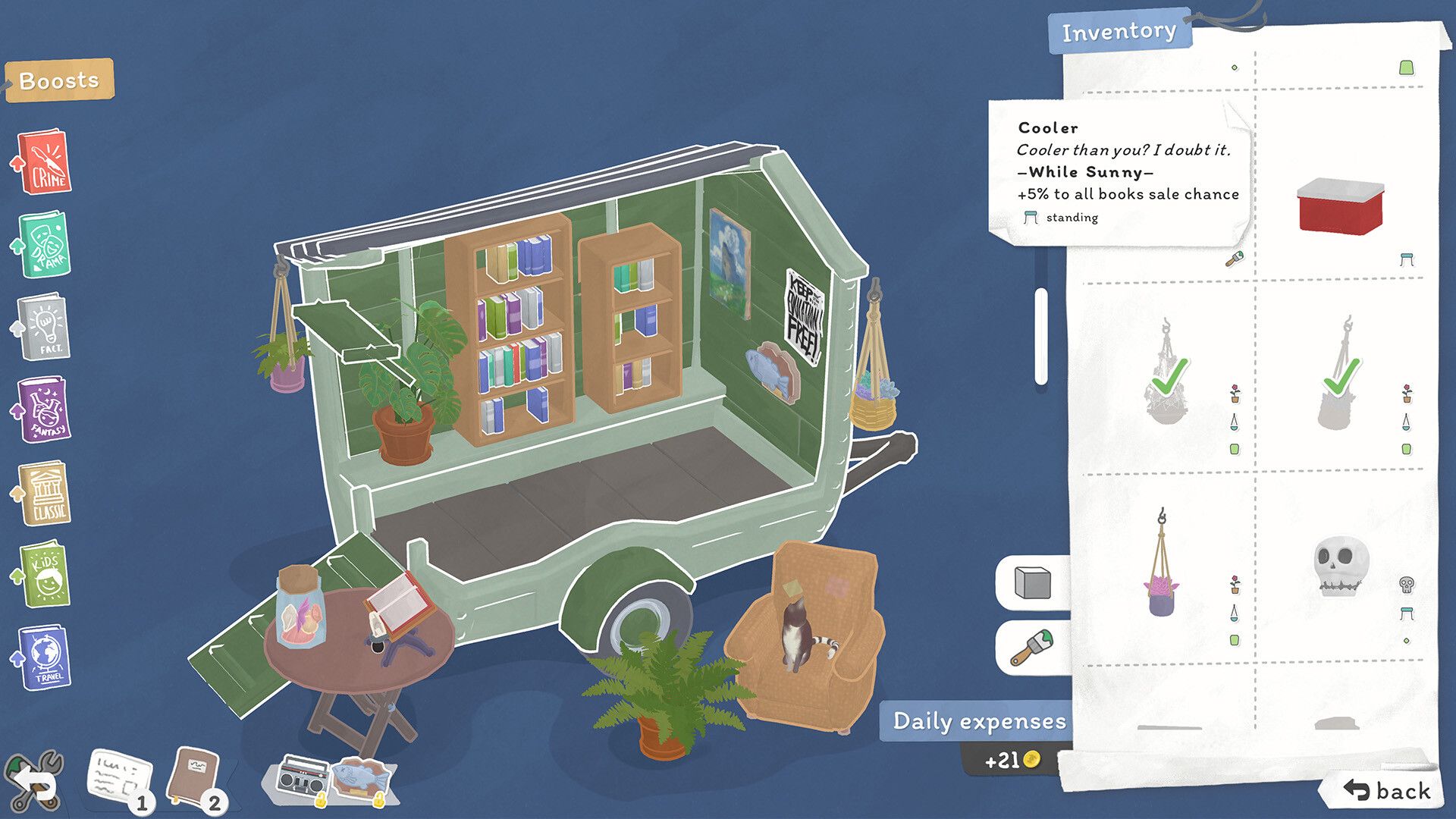Select the Crime boost book
The width and height of the screenshot is (1456, 819).
coord(44,162)
